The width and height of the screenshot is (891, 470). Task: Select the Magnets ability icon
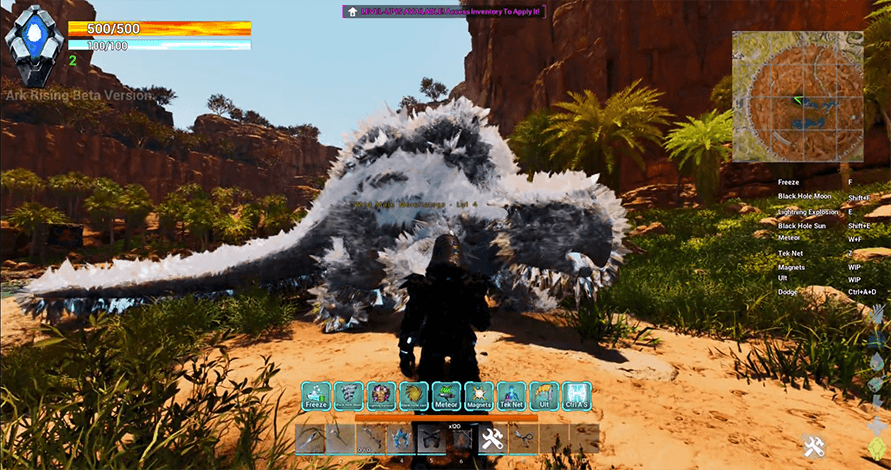point(479,397)
